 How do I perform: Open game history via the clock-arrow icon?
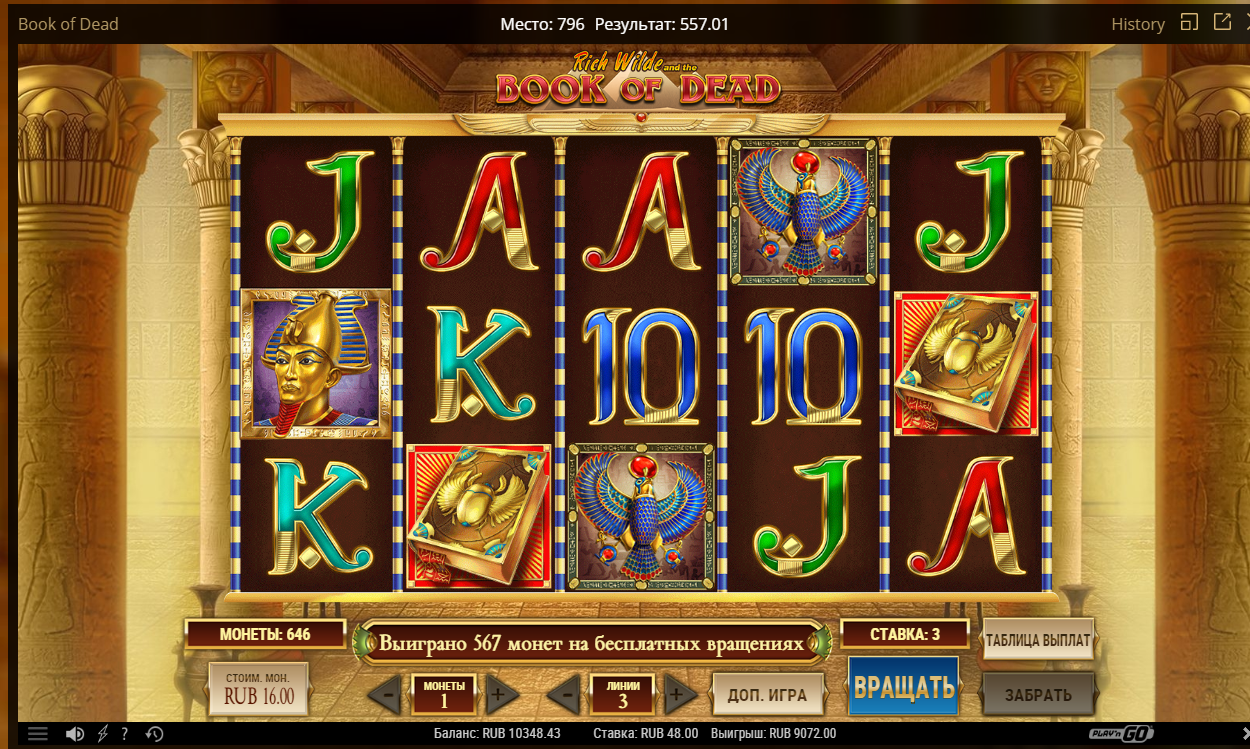(154, 734)
